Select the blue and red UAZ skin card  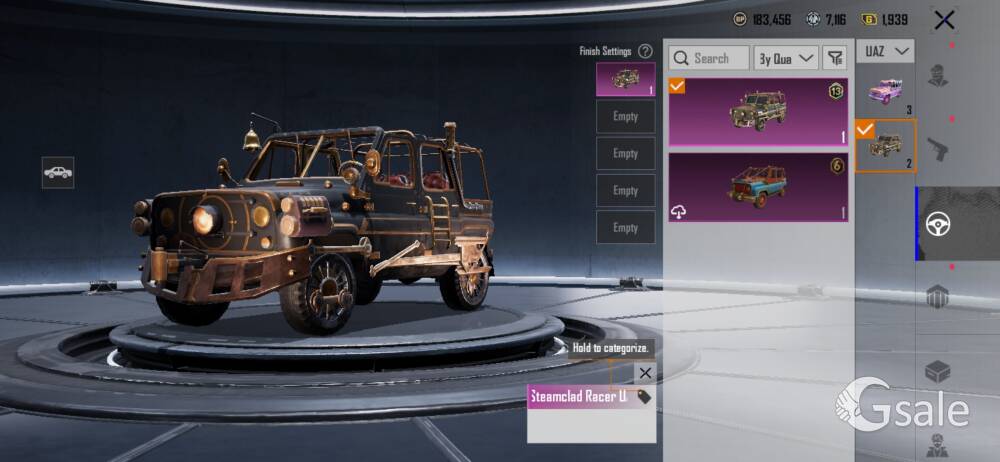[758, 187]
